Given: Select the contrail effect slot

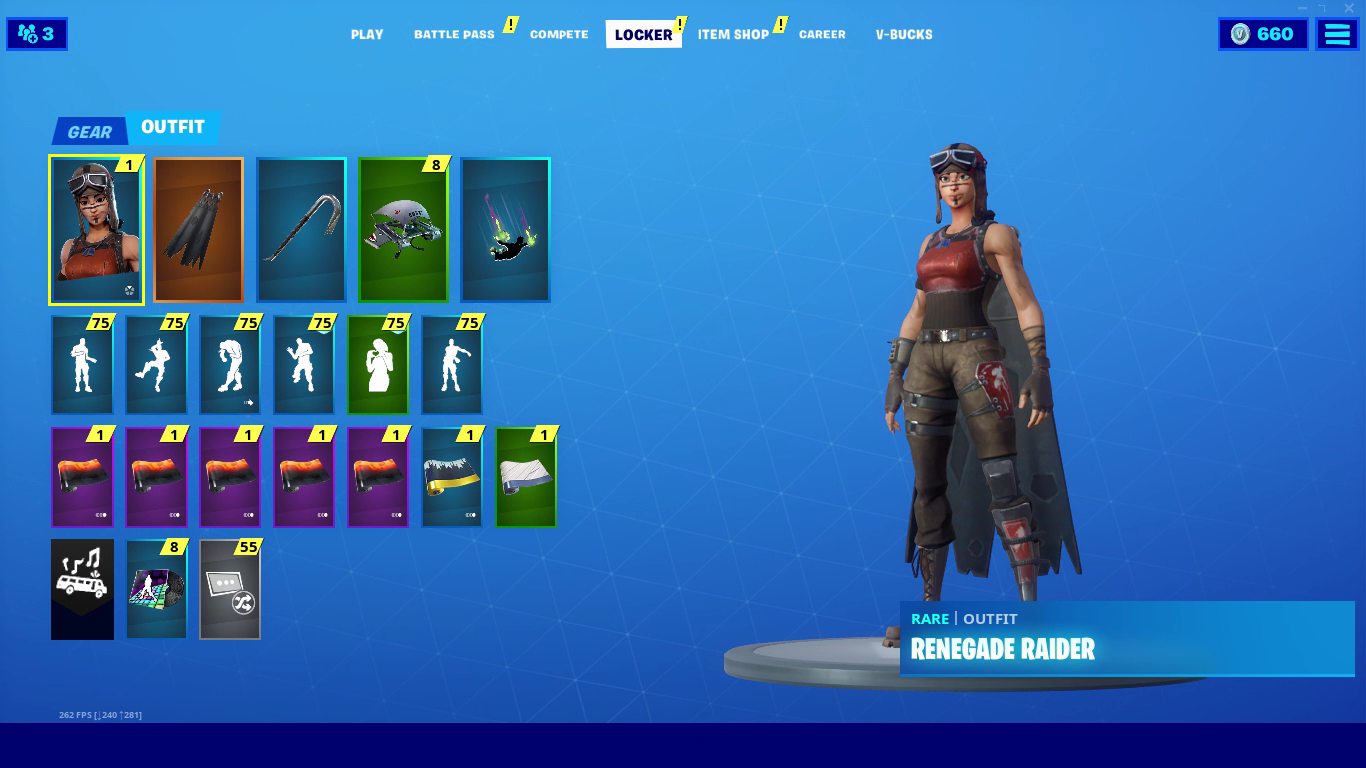Looking at the screenshot, I should pyautogui.click(x=505, y=230).
